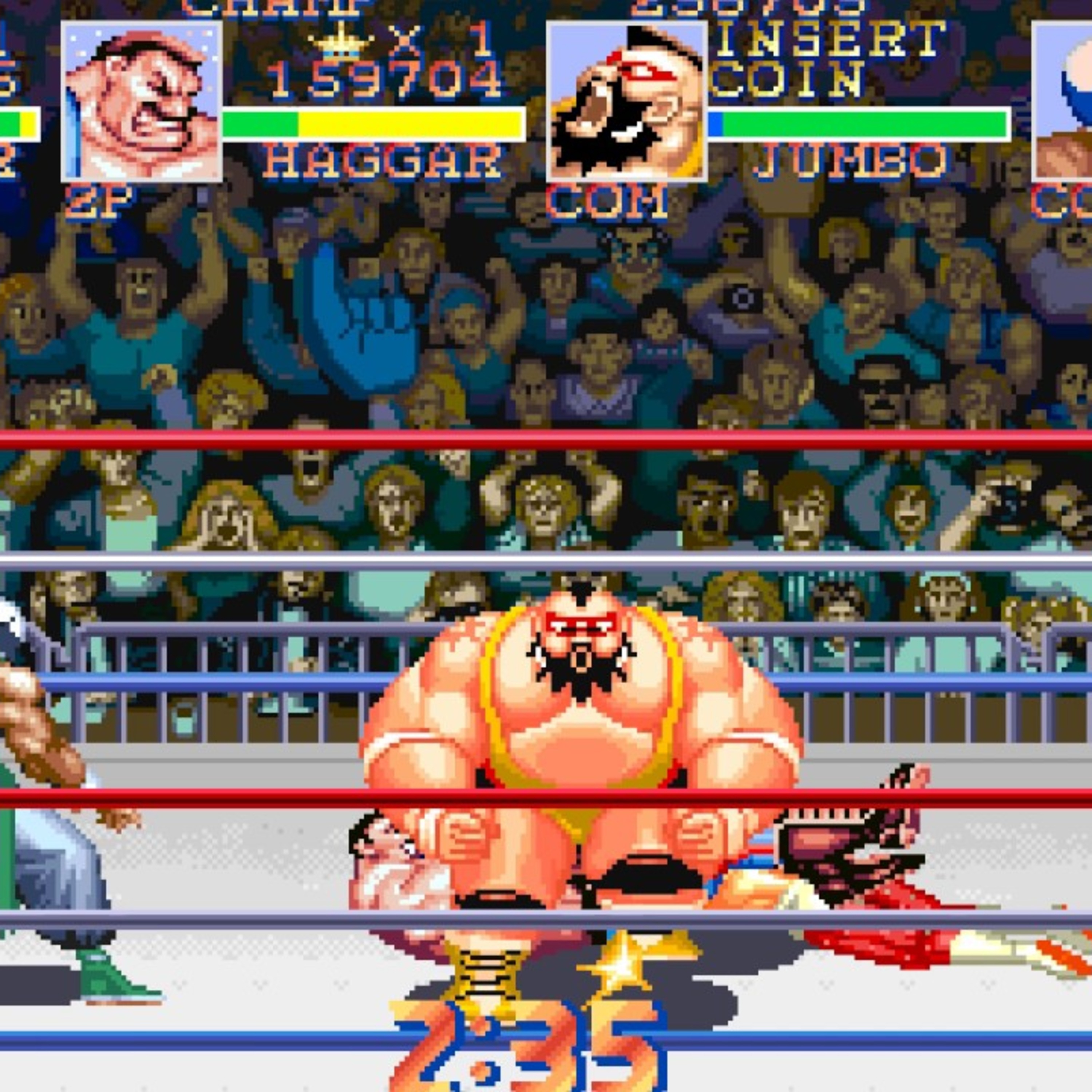This screenshot has width=1092, height=1092.
Task: Select Jumbo's bearded face portrait
Action: (626, 102)
